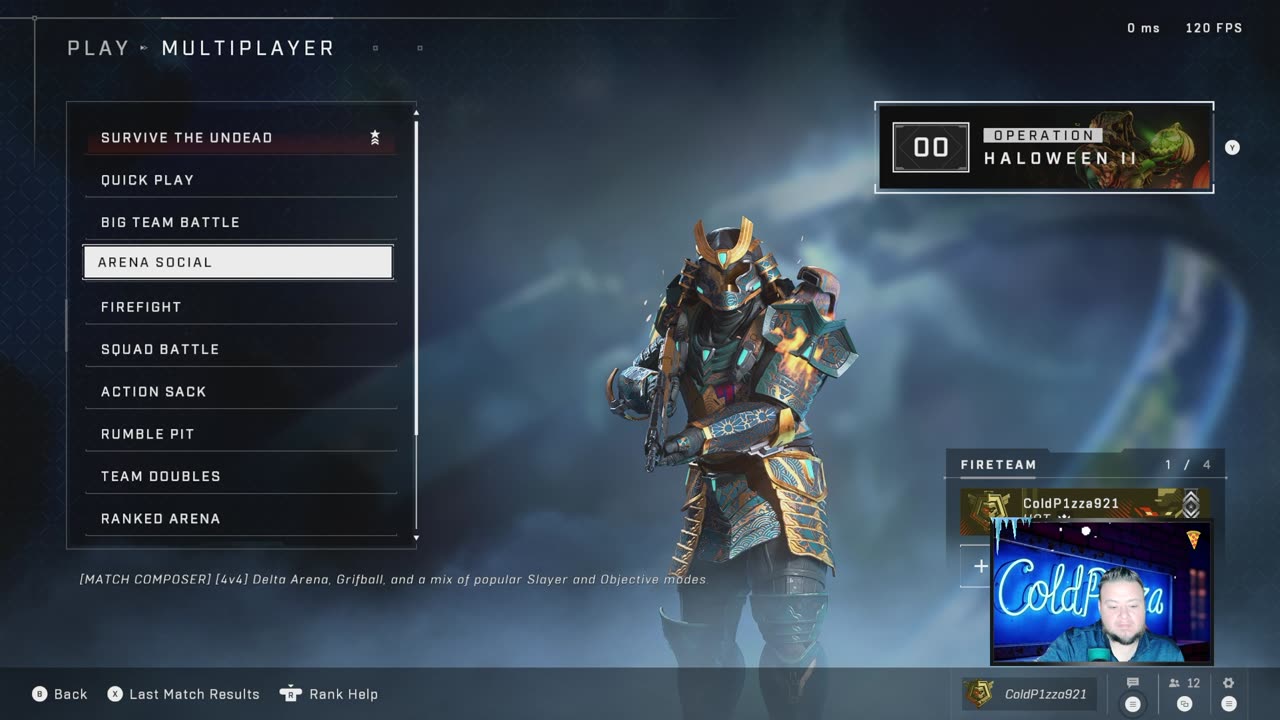Open the Firefight playlist
The height and width of the screenshot is (720, 1280).
click(x=239, y=307)
